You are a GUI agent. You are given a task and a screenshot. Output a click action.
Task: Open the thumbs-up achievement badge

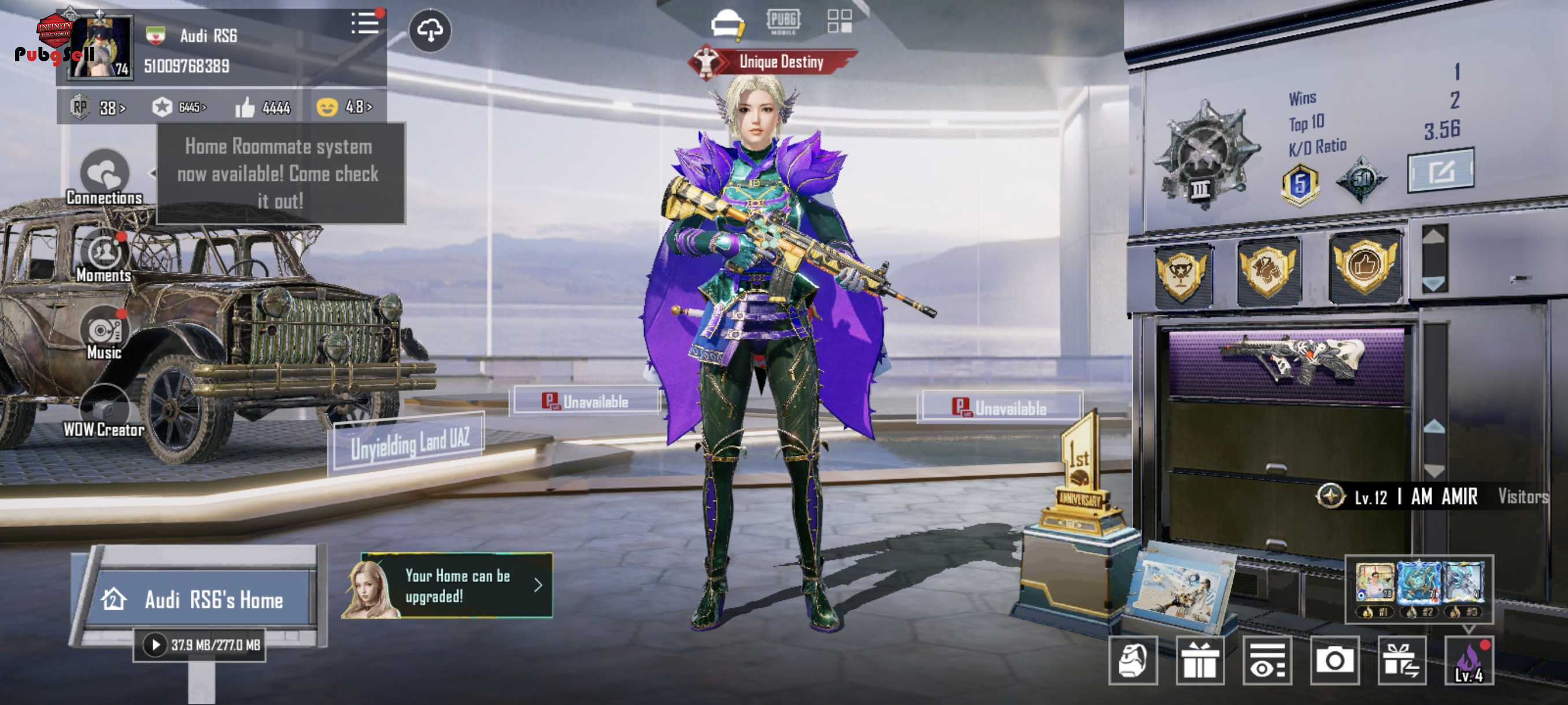click(1364, 266)
